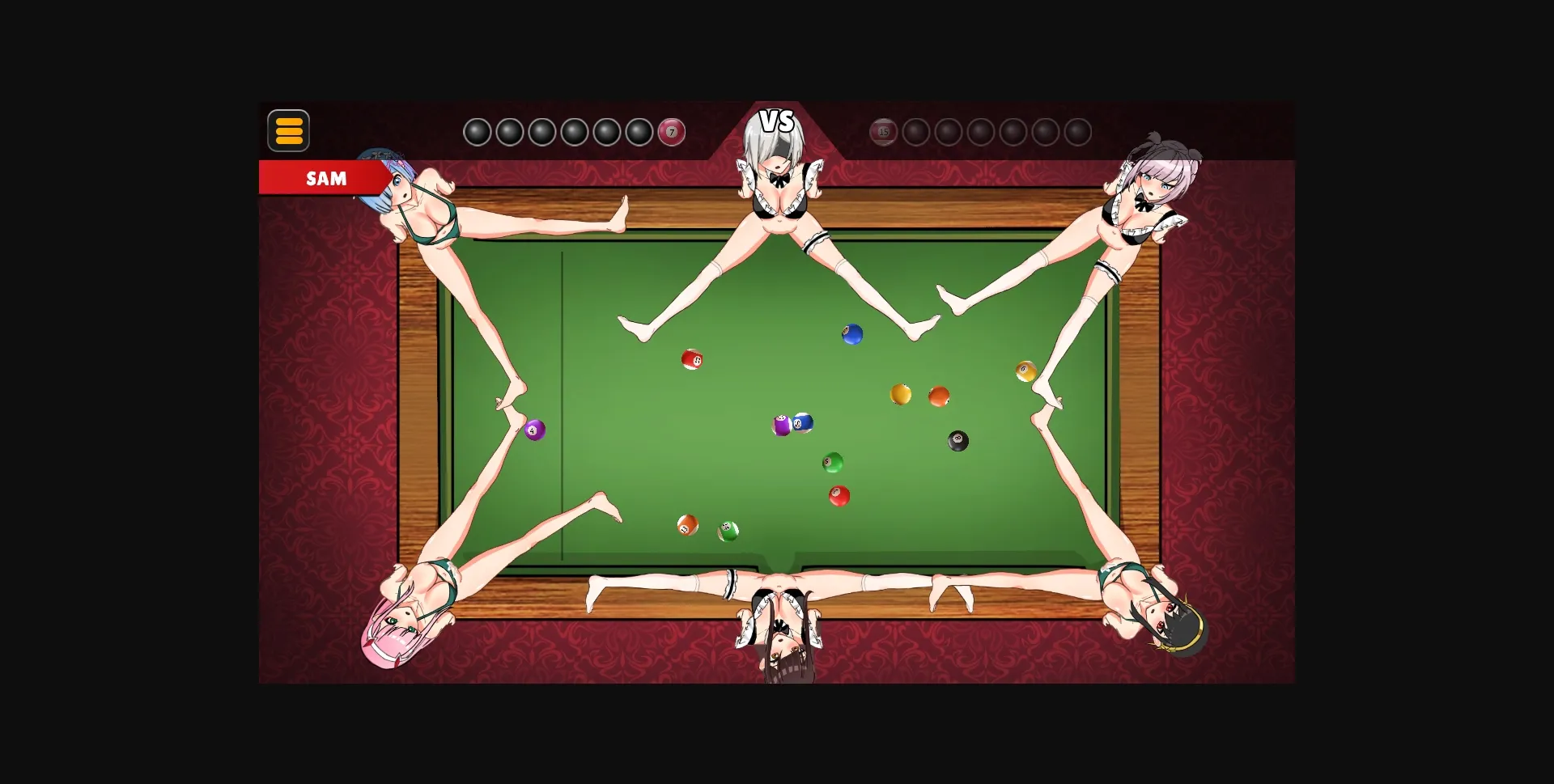Select the 15 ball on the opponent's tracker
1554x784 pixels.
tap(884, 131)
